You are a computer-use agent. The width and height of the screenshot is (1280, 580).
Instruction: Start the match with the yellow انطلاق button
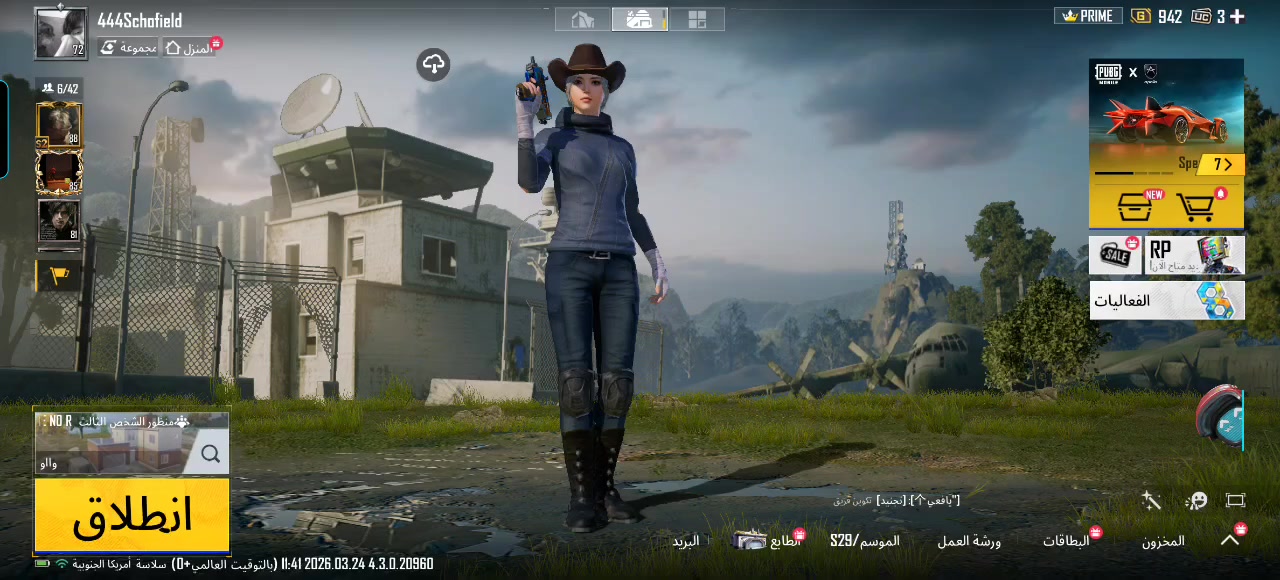[132, 515]
